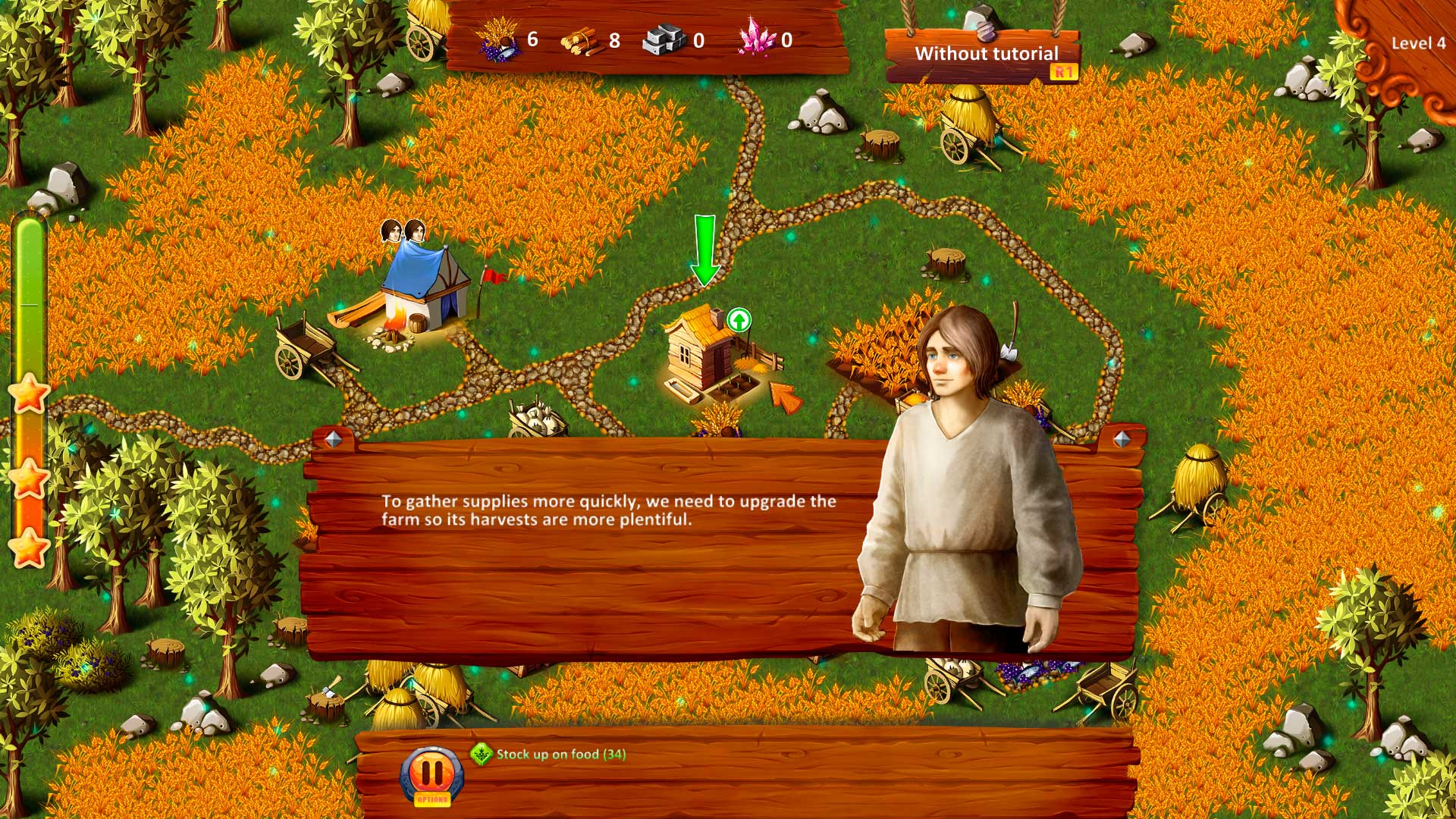Screen dimensions: 1456x819
Task: Toggle the Without tutorial setting
Action: point(987,55)
